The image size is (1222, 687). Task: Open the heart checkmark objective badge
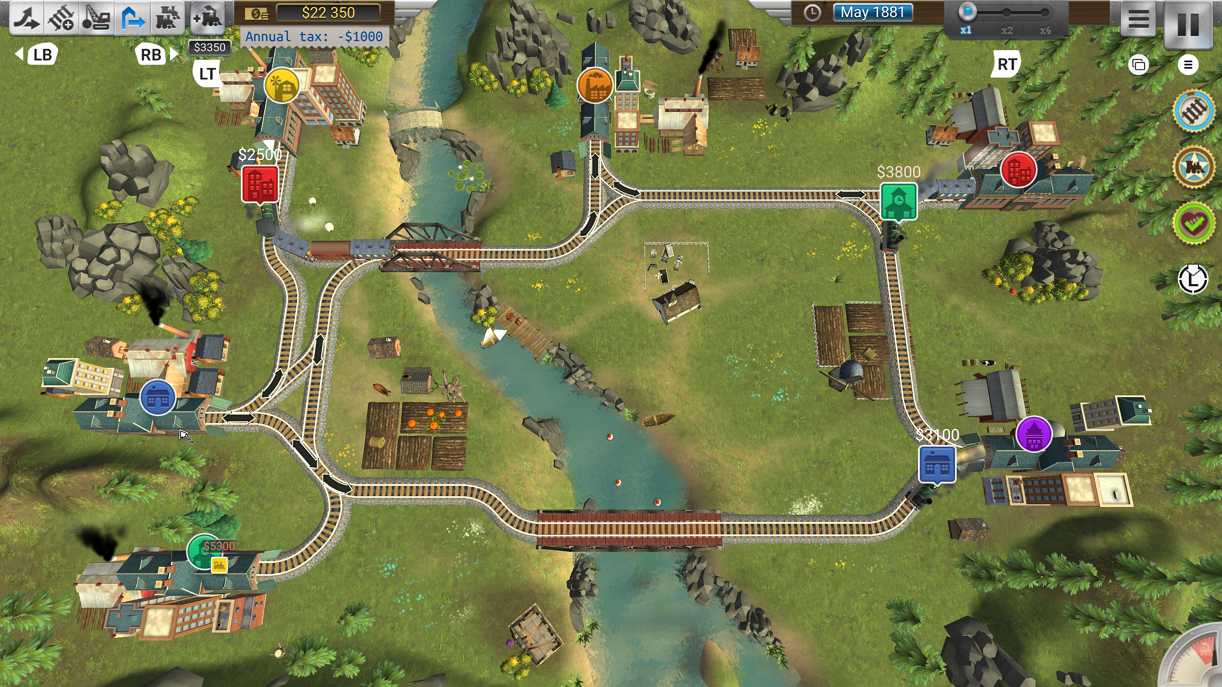[1193, 223]
